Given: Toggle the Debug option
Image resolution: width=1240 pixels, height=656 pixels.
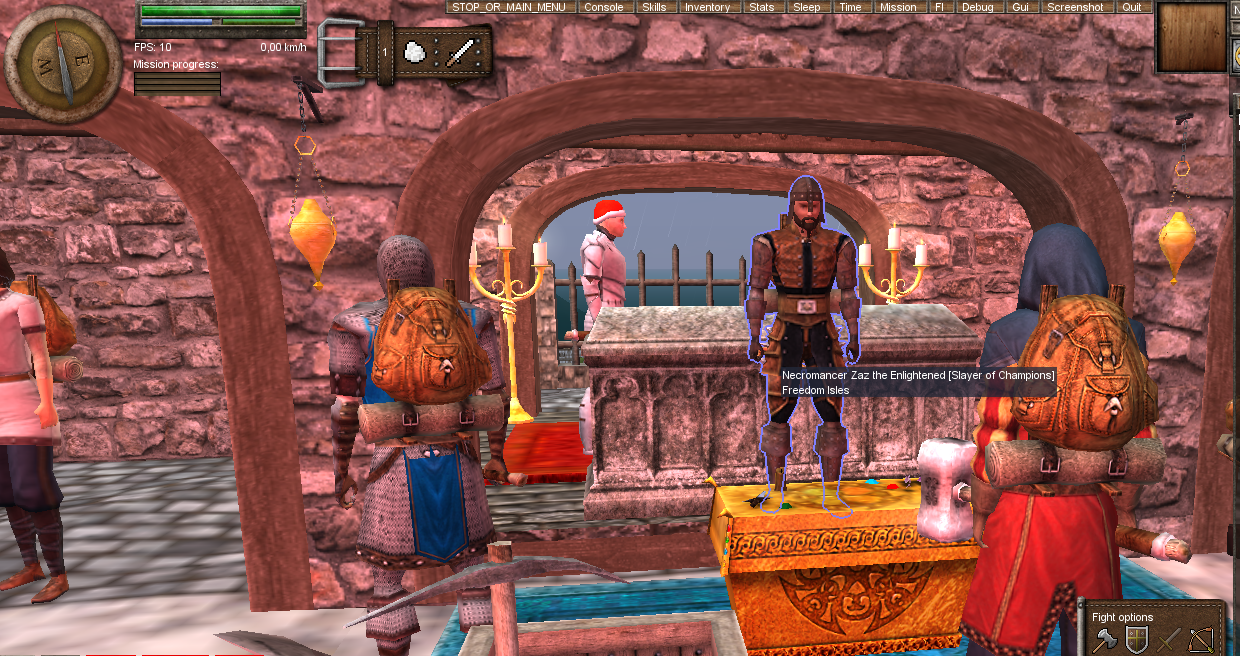Looking at the screenshot, I should (977, 7).
